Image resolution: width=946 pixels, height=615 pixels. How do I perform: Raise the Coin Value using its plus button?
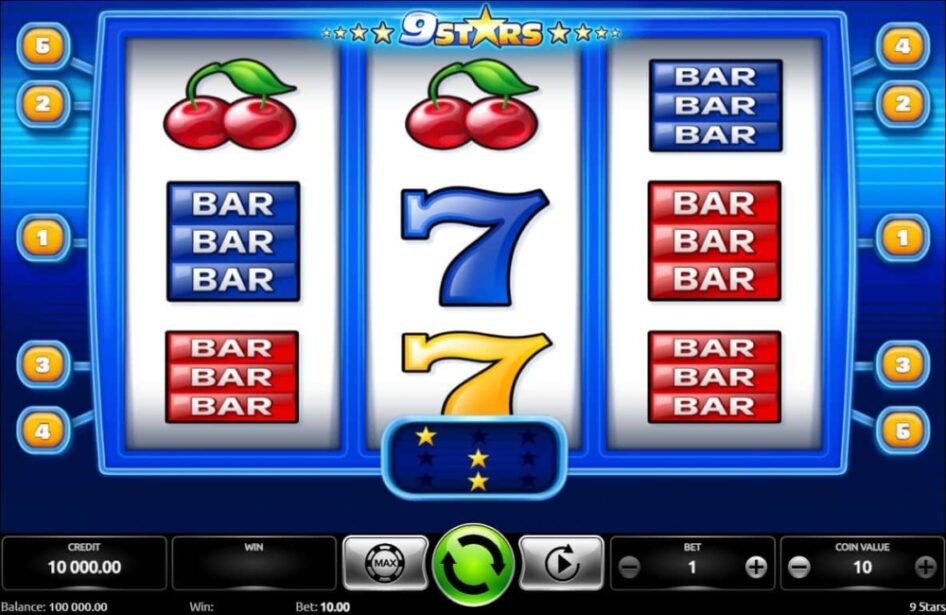pyautogui.click(x=925, y=567)
